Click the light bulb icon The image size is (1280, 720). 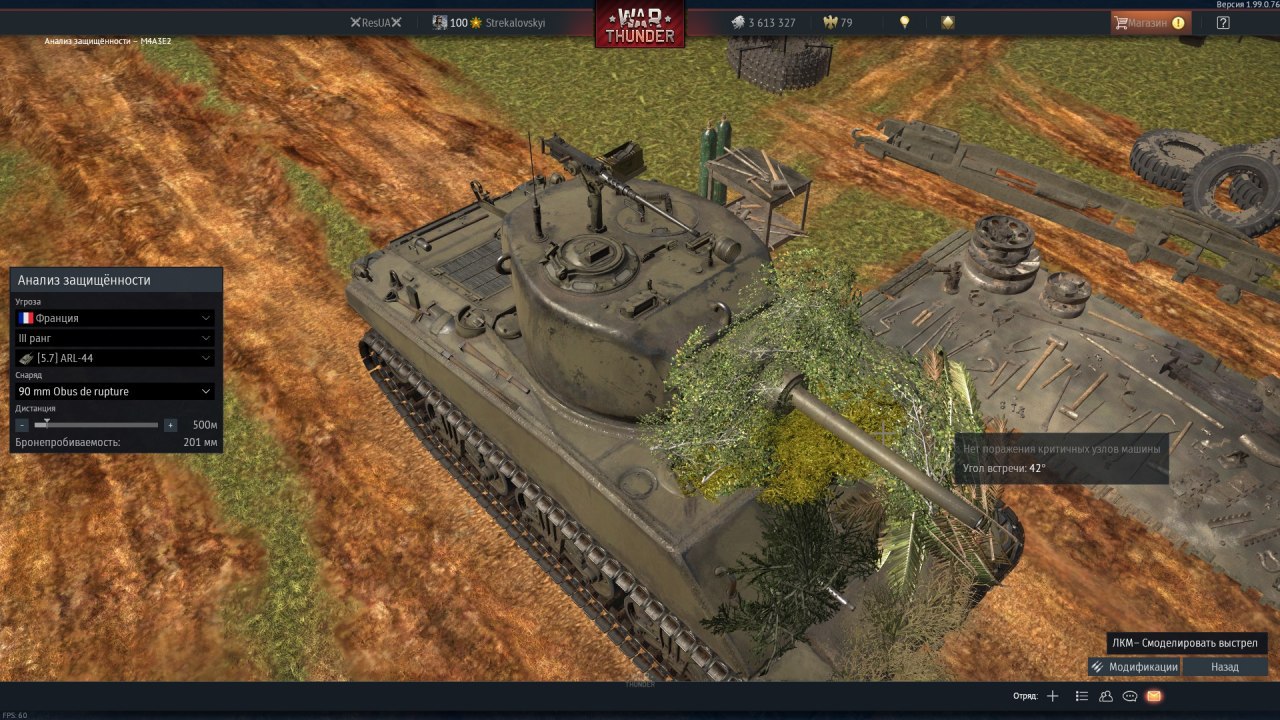(x=905, y=22)
